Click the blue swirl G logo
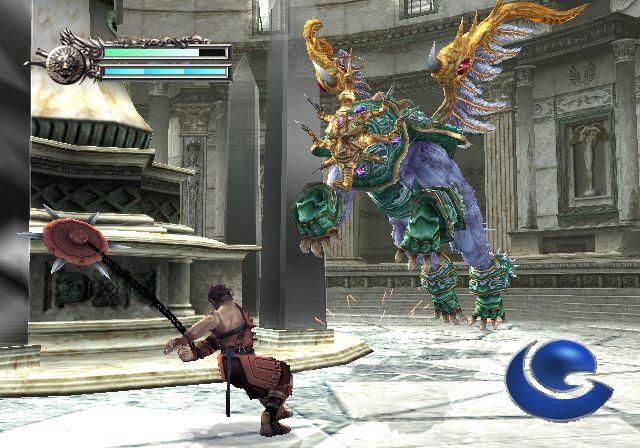The height and width of the screenshot is (448, 640). pyautogui.click(x=555, y=380)
